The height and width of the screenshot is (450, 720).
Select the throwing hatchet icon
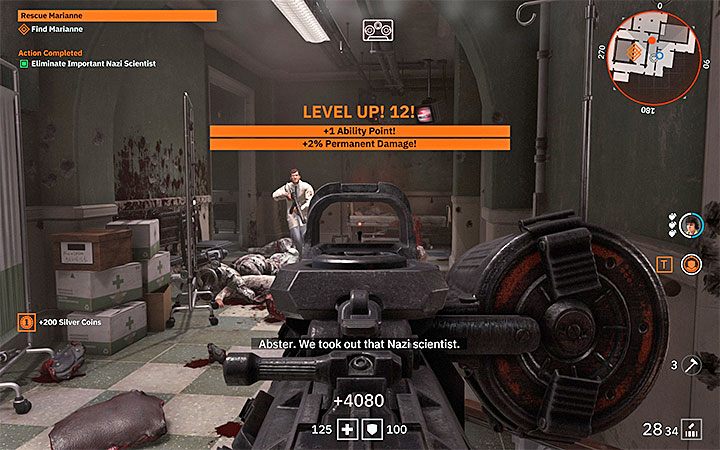coord(691,365)
